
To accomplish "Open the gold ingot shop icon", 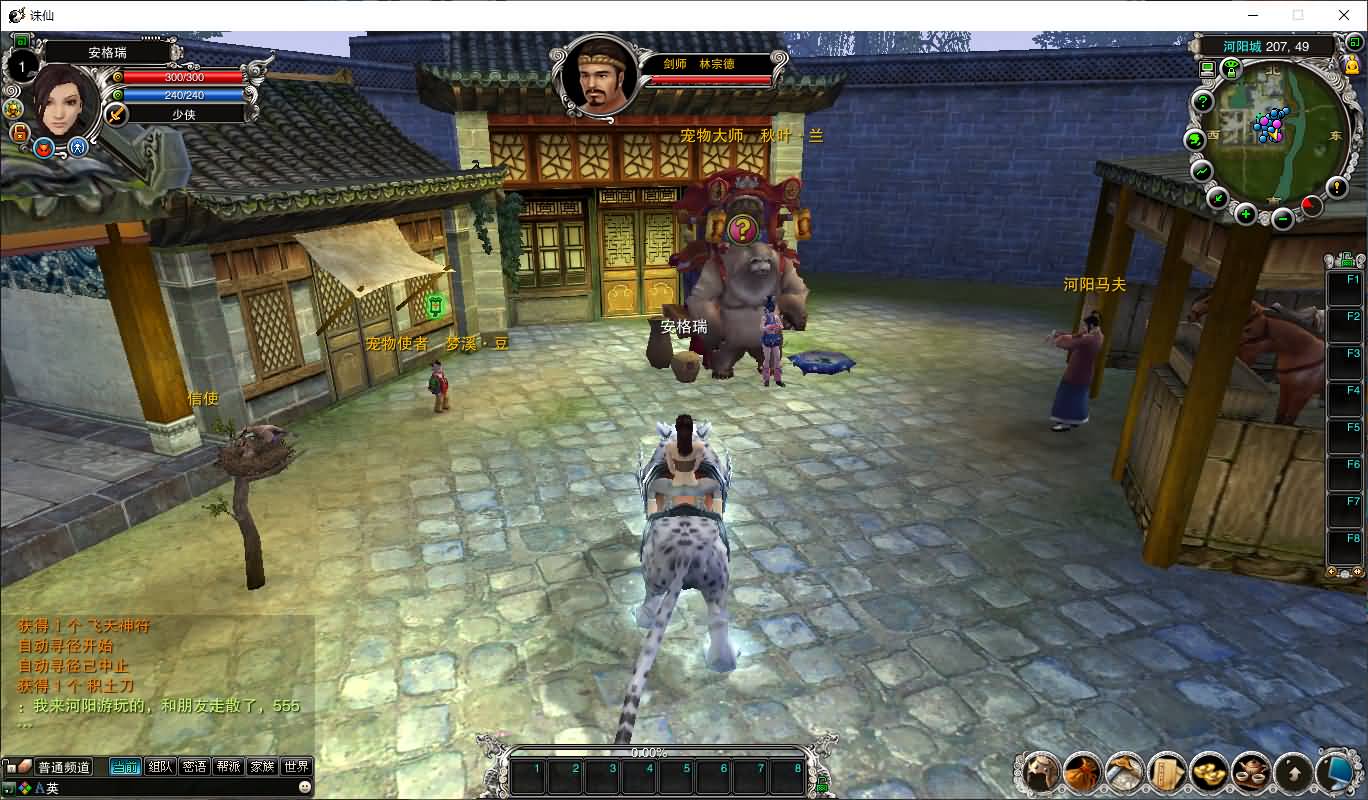I will [1210, 772].
